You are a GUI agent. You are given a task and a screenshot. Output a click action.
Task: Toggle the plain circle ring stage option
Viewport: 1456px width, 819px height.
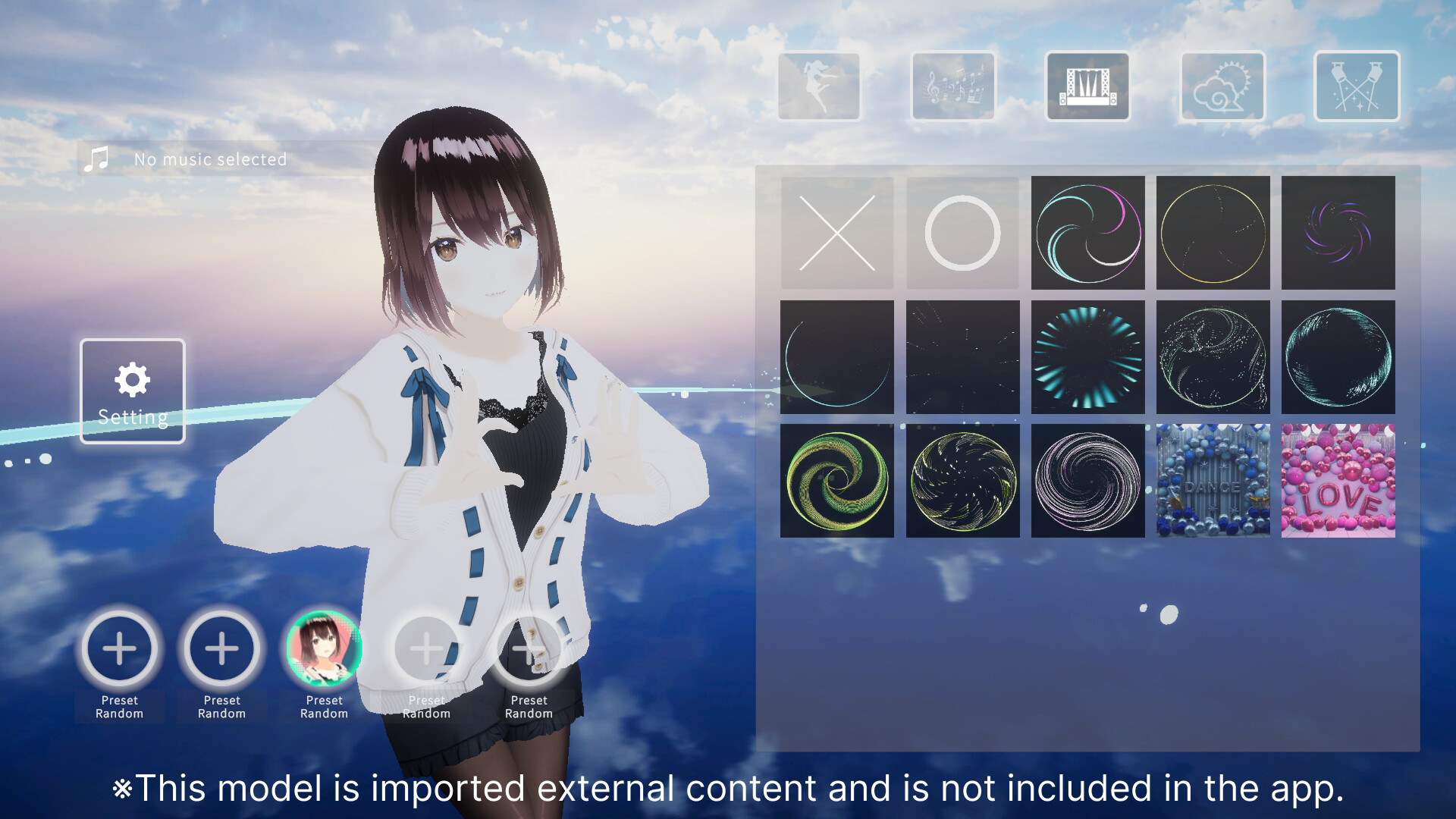[x=962, y=233]
